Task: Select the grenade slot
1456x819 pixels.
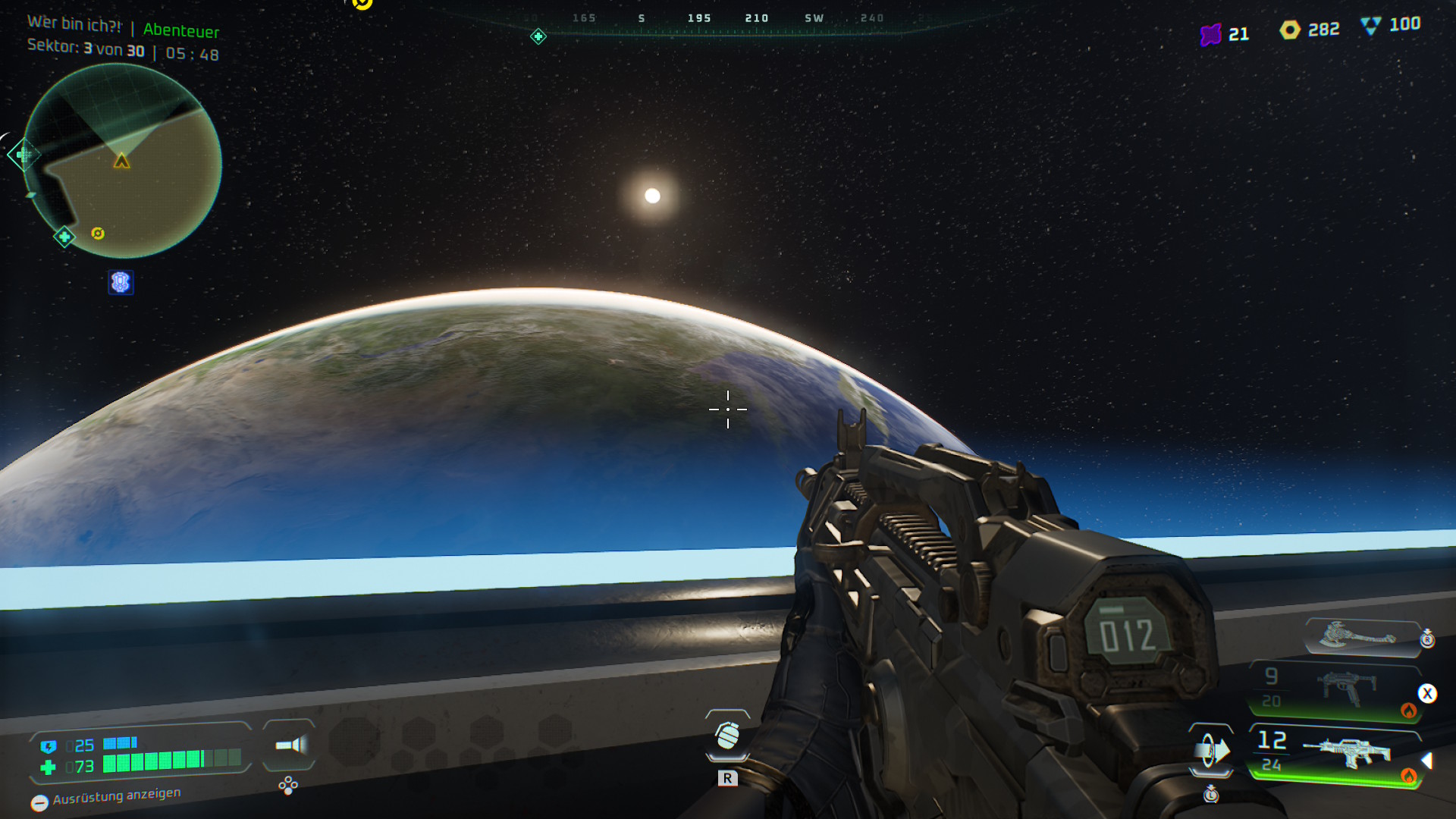Action: (727, 735)
